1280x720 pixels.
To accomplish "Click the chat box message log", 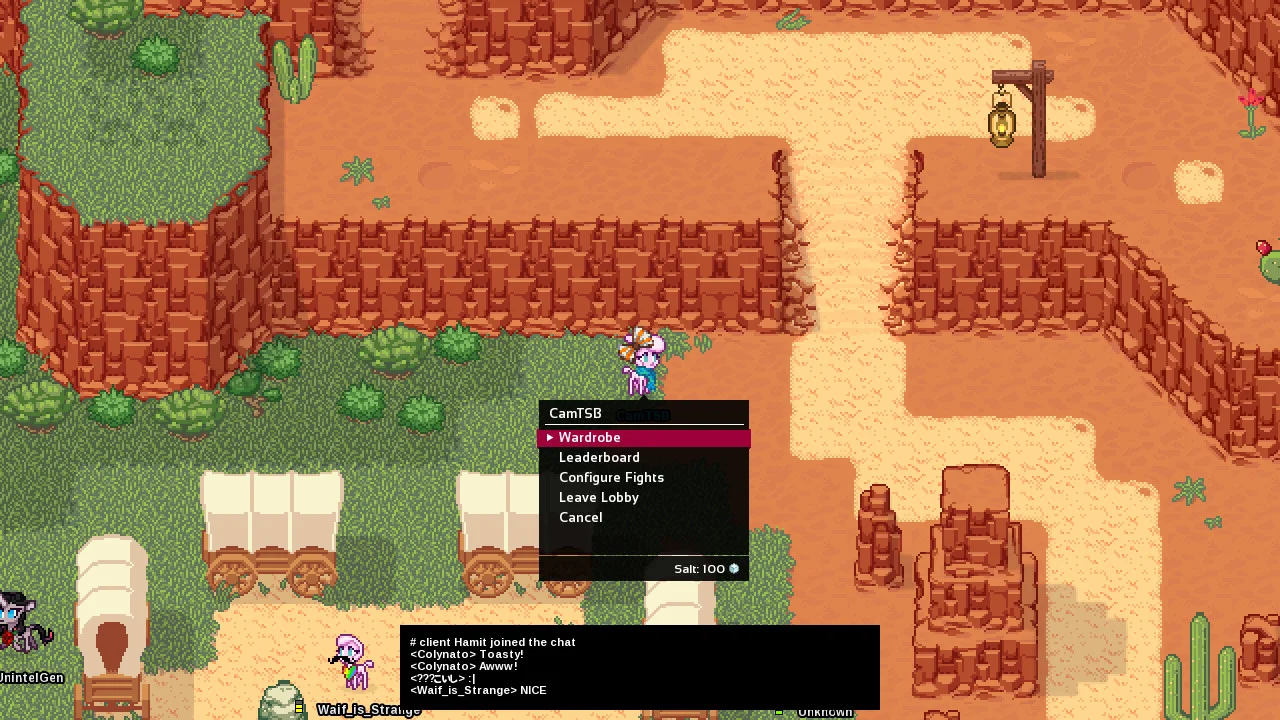I will click(x=639, y=667).
